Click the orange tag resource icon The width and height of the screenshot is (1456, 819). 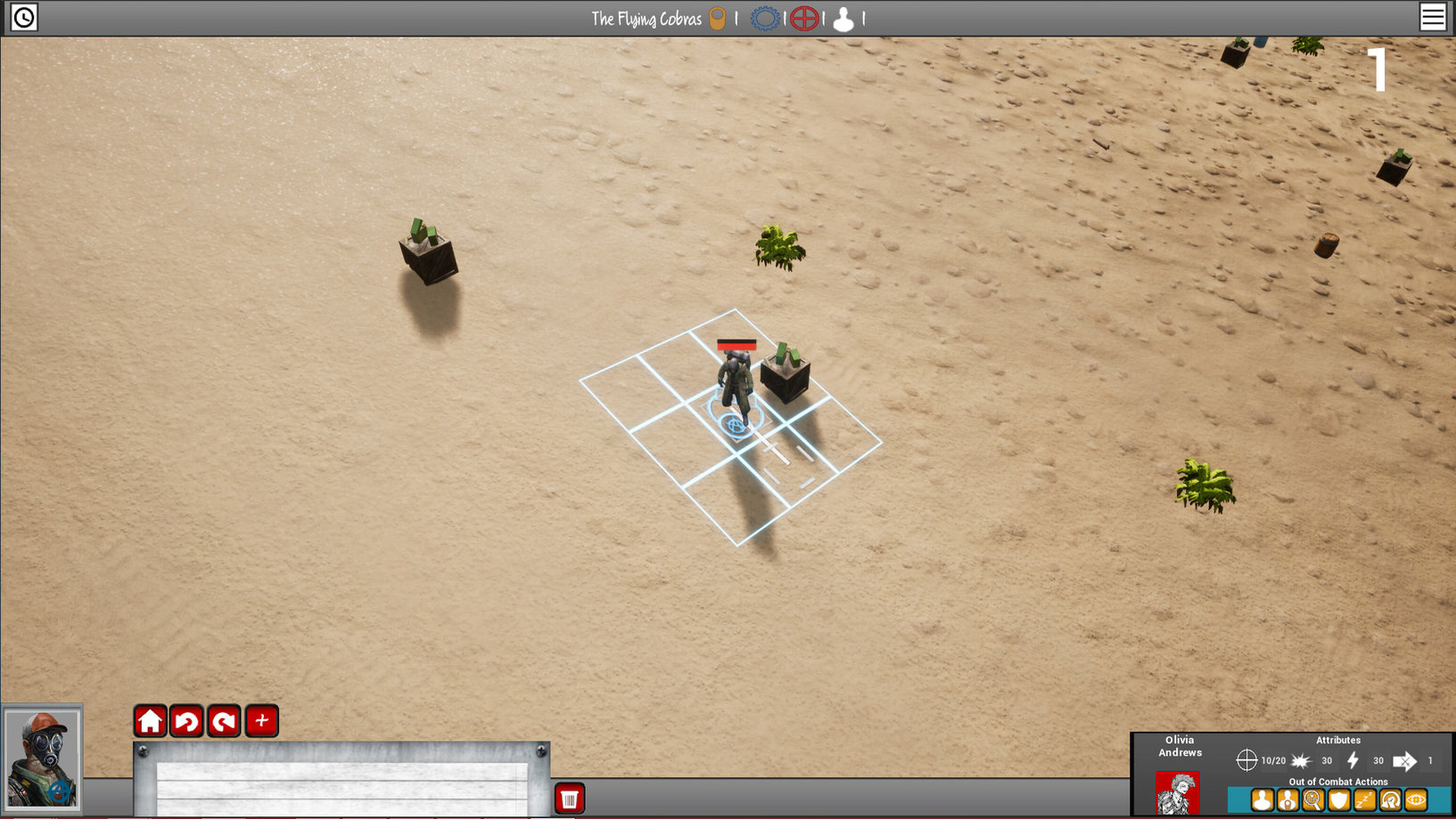point(717,19)
